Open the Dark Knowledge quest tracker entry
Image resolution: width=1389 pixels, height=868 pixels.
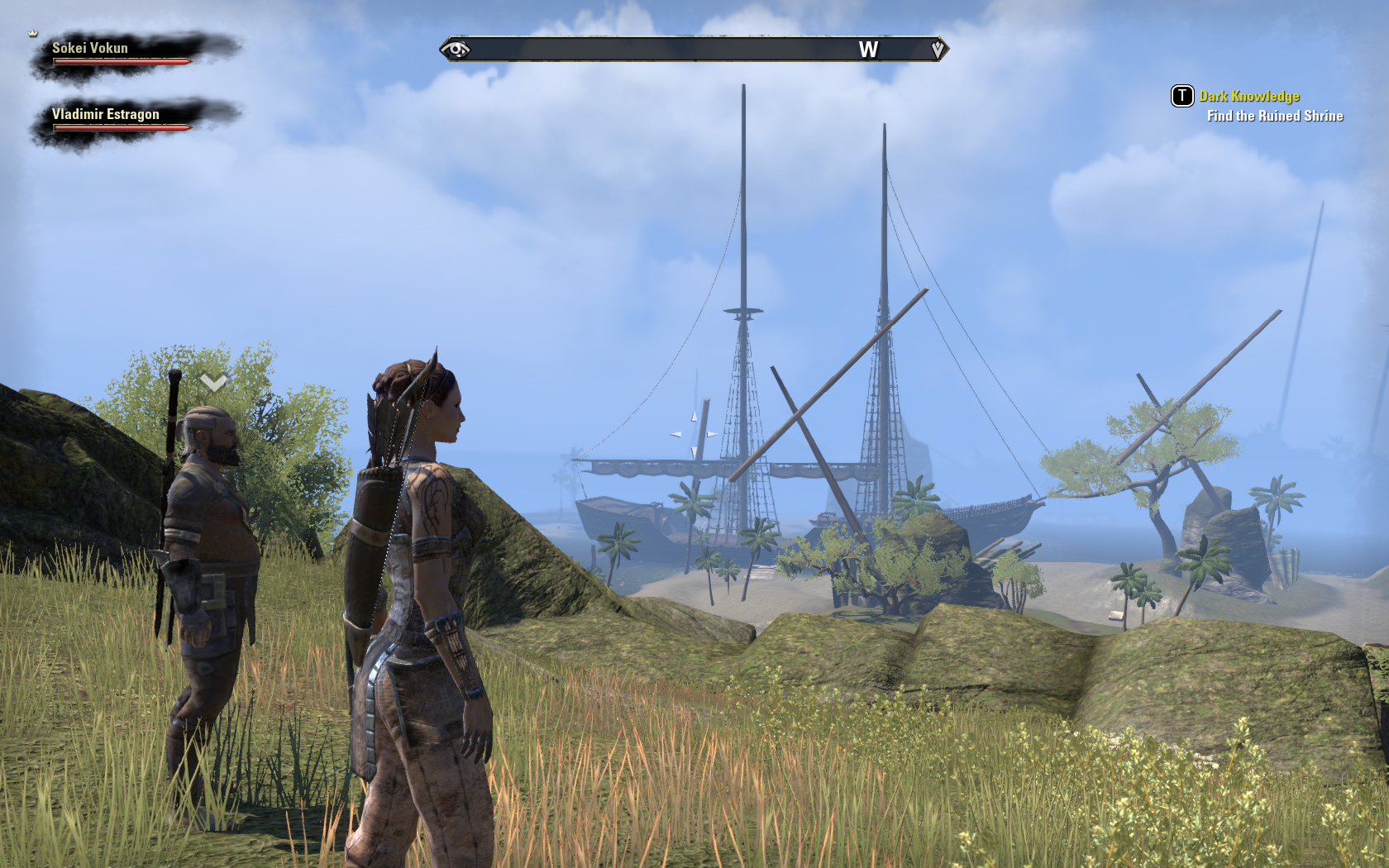coord(1248,97)
